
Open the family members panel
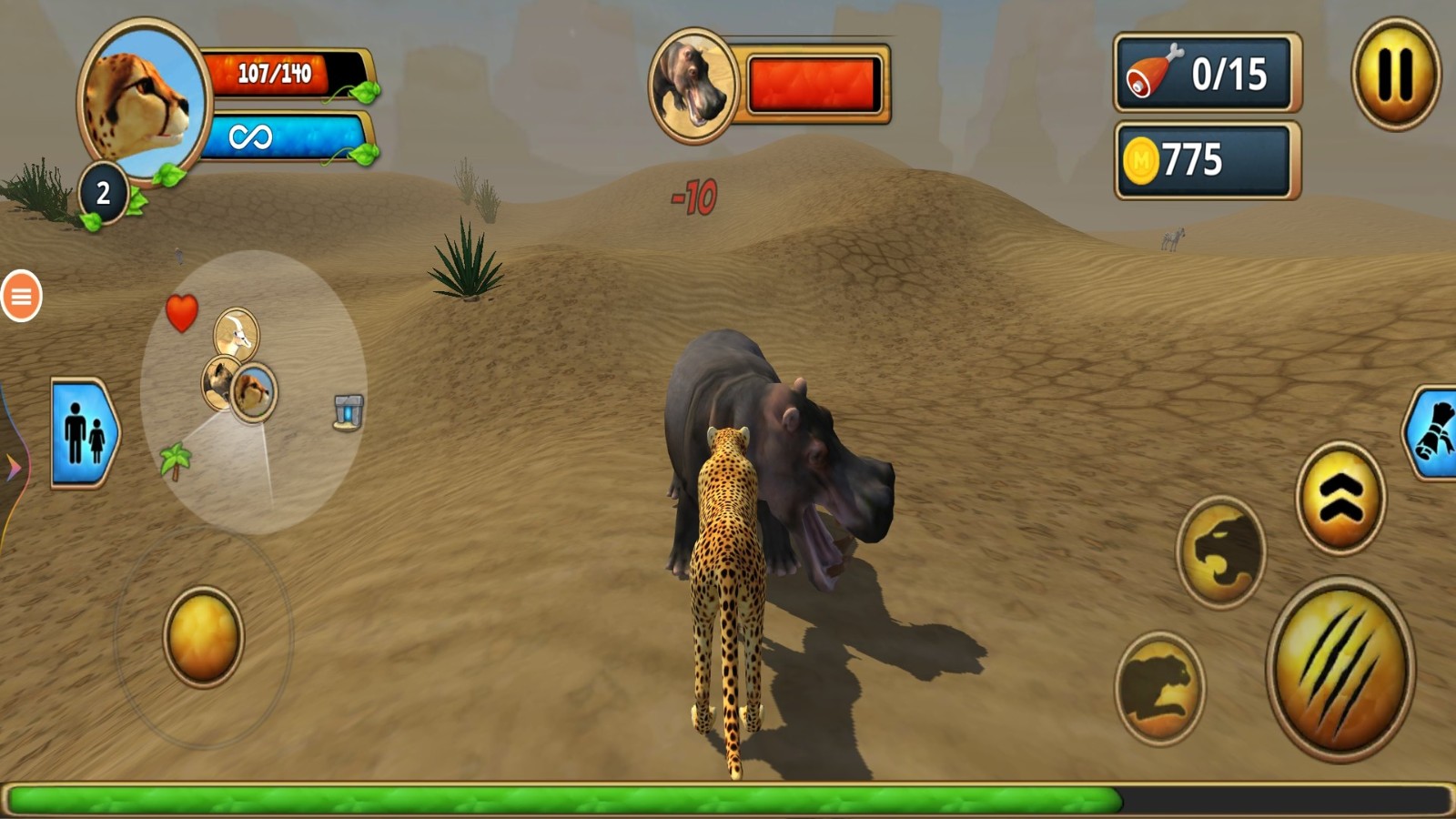(x=85, y=432)
